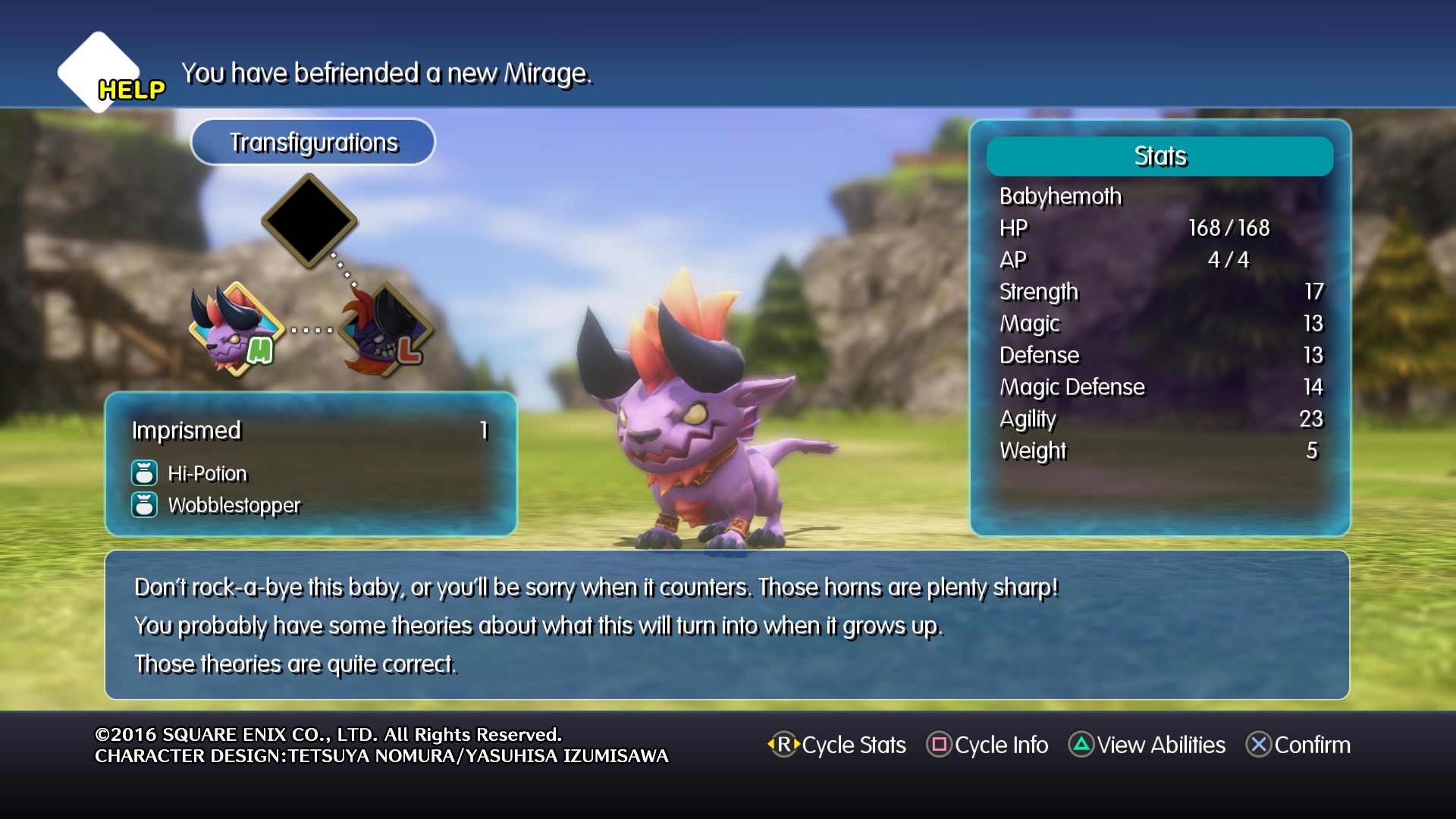Select the Babyhemoth transfiguration icon

pyautogui.click(x=236, y=331)
